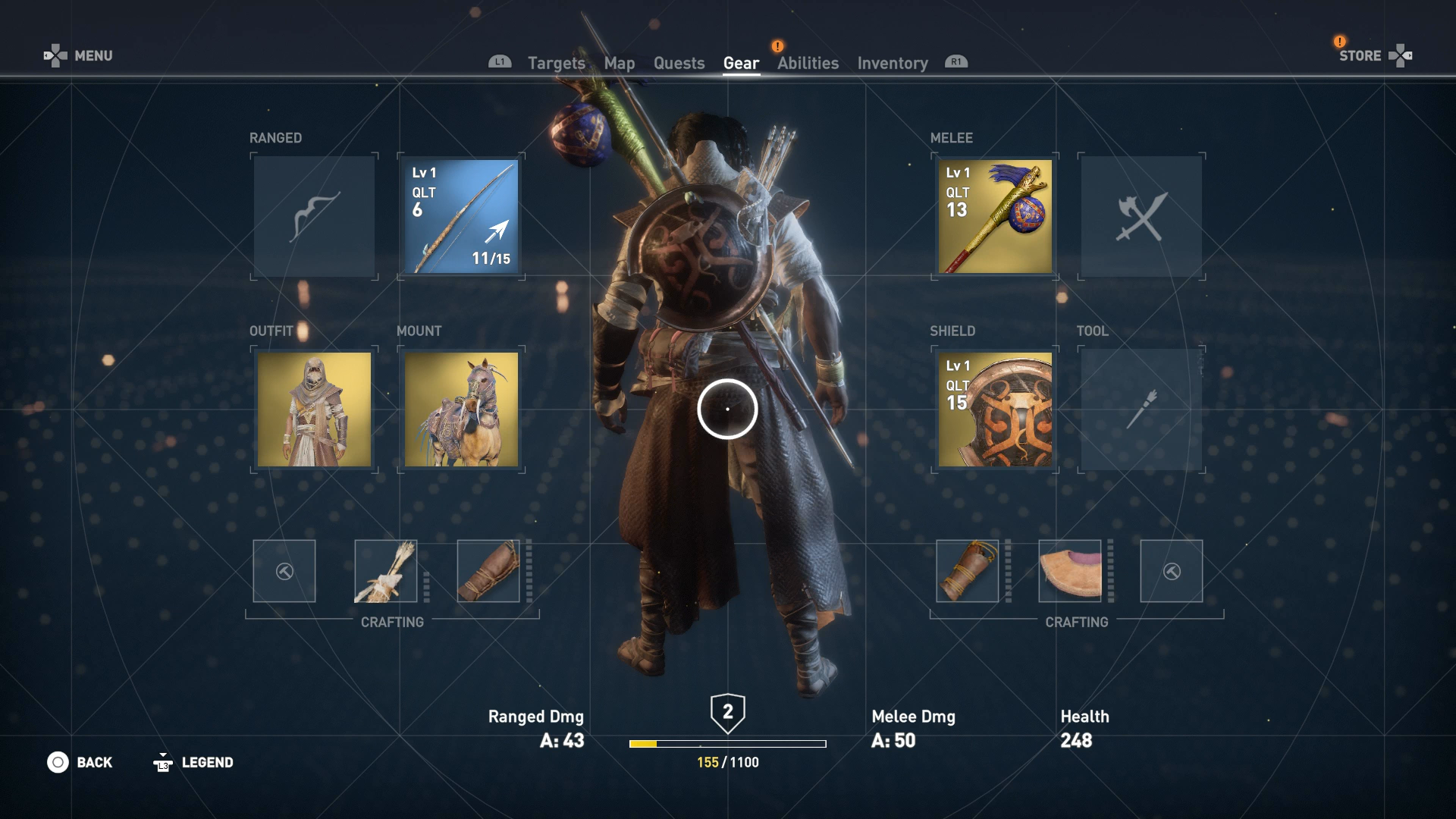The image size is (1456, 819).
Task: Switch to the Quests tab
Action: (679, 63)
